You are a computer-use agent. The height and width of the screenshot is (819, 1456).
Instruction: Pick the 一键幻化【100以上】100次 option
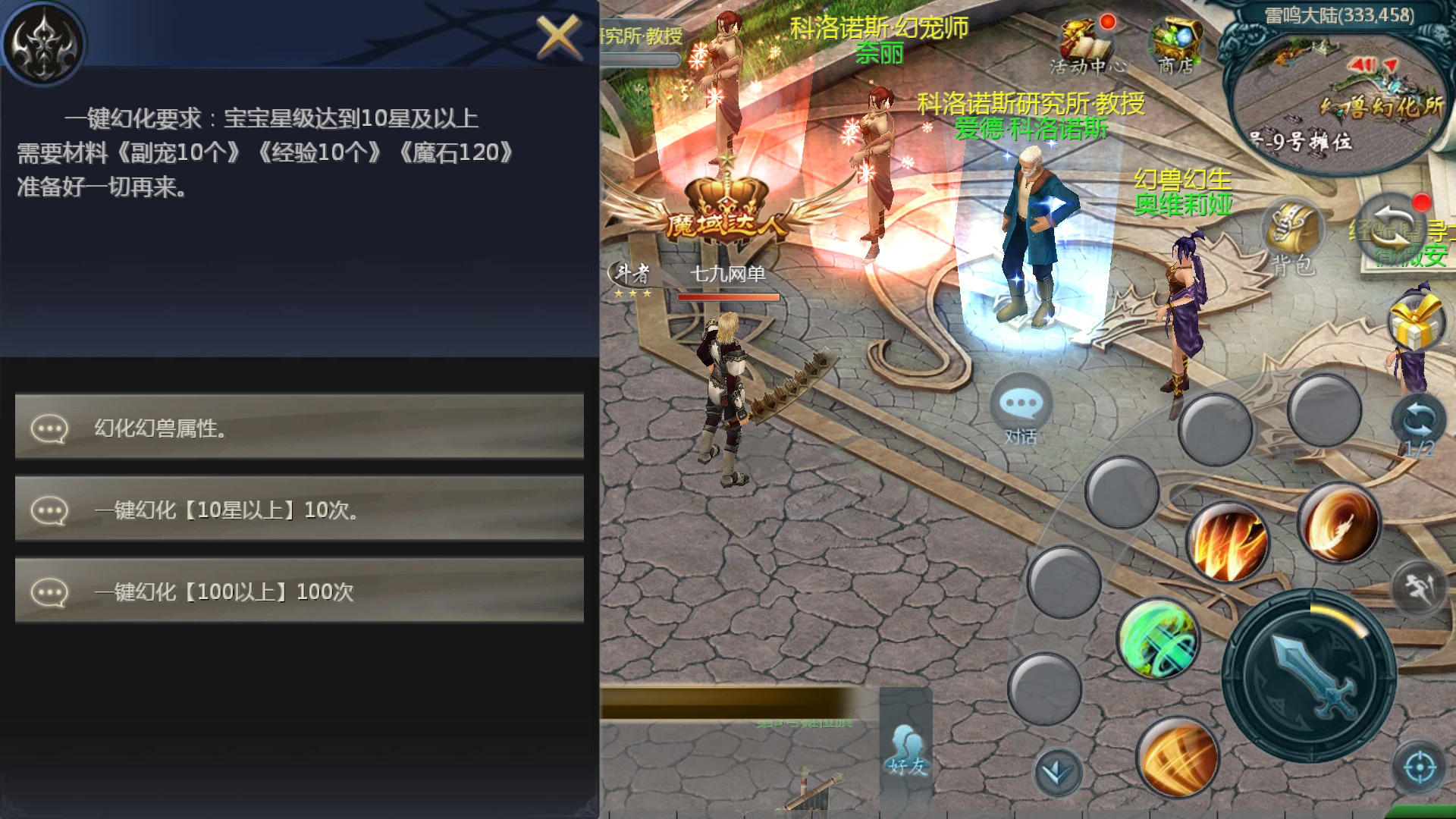tap(300, 591)
